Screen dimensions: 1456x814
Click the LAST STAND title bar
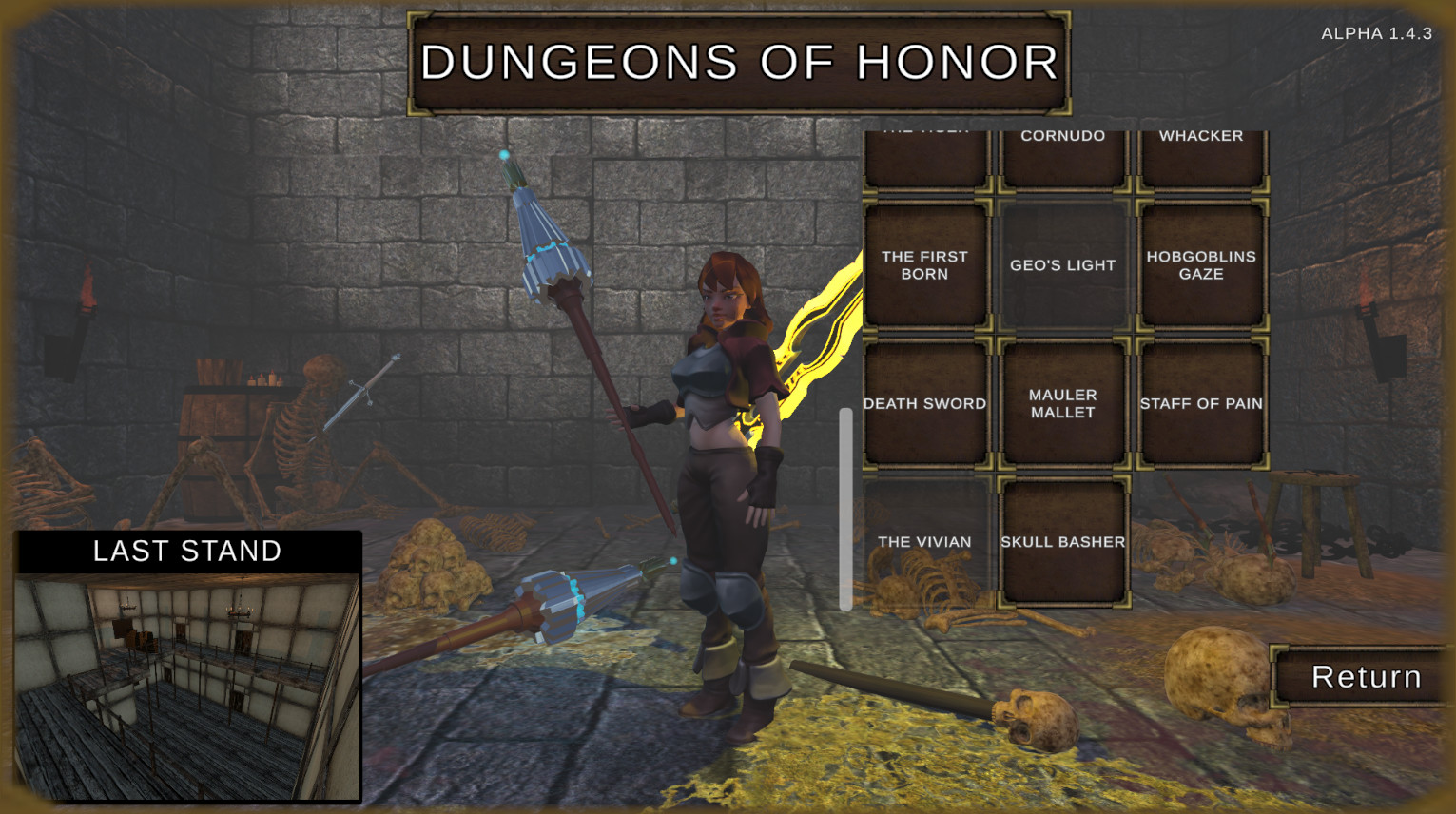(x=187, y=551)
